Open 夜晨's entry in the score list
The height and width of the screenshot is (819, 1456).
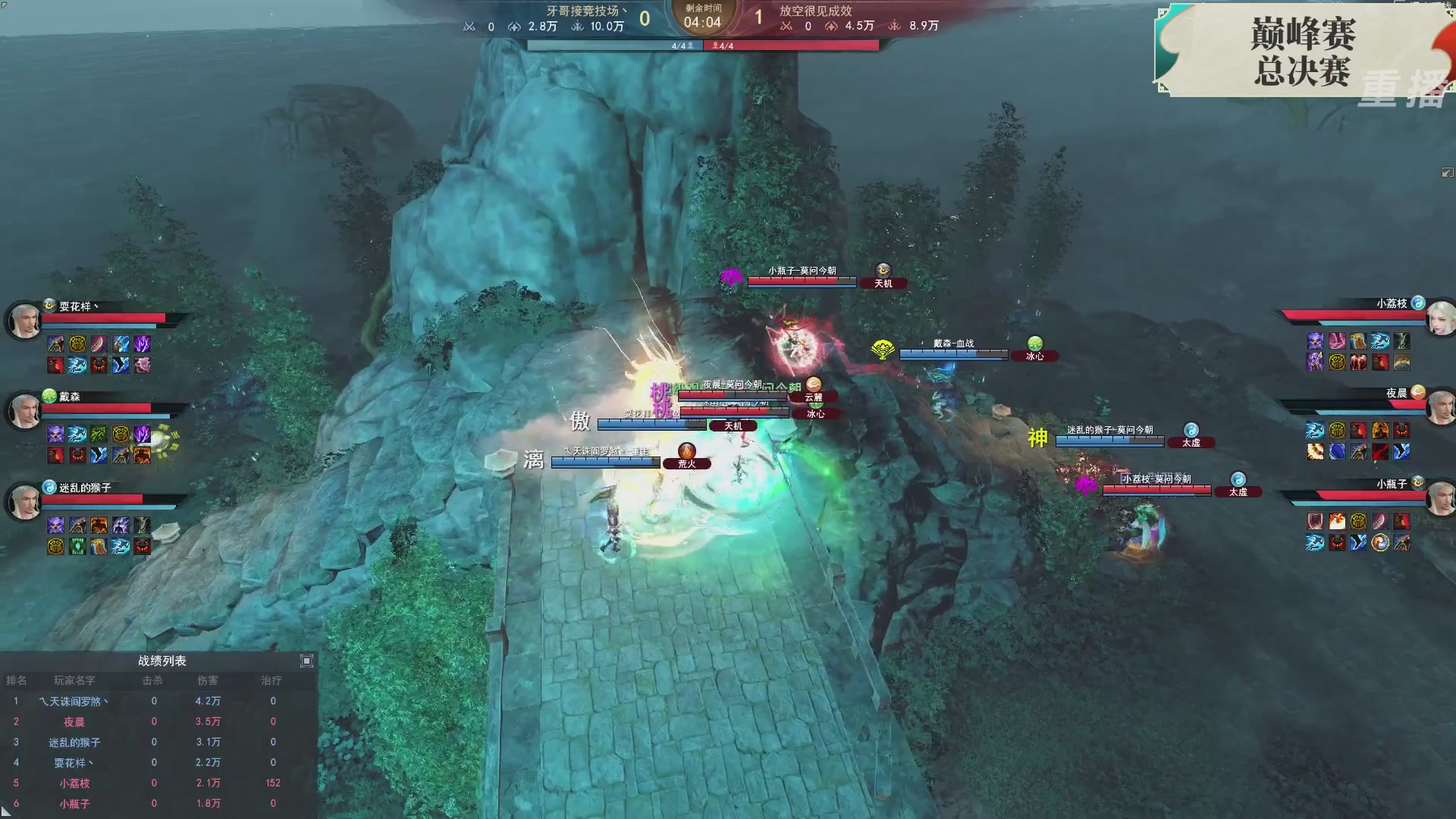pos(72,721)
